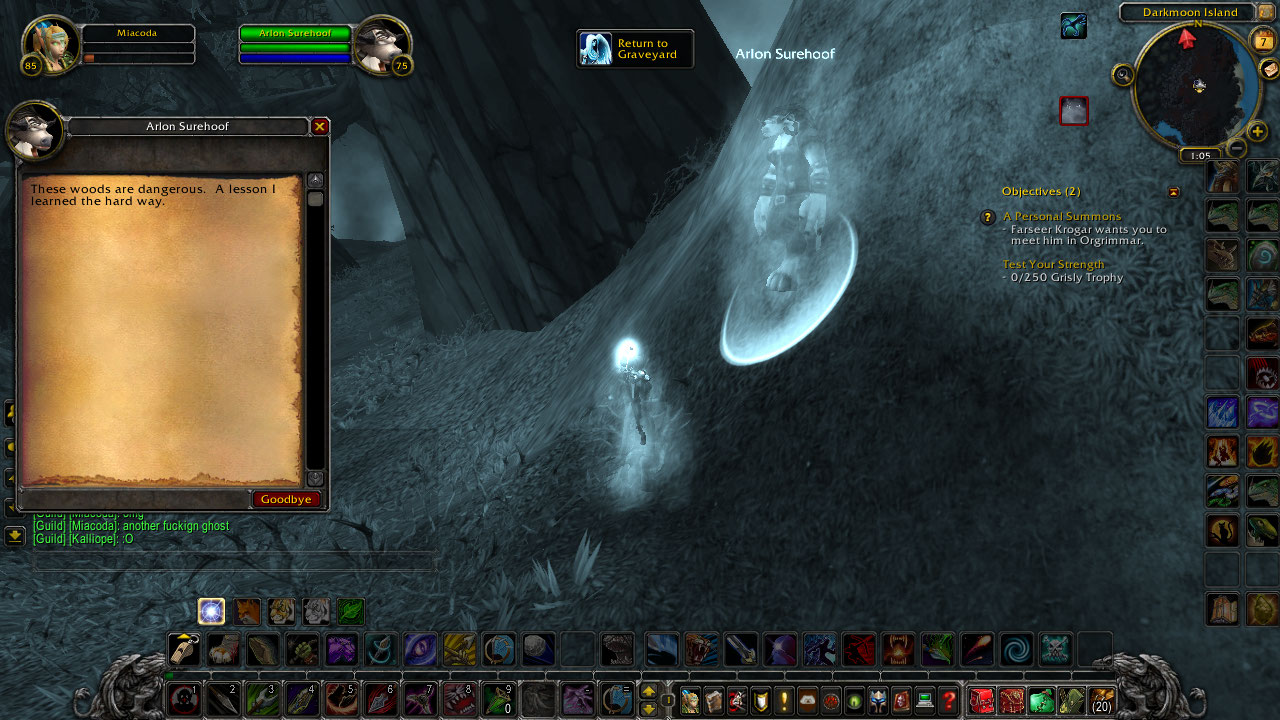Activate the whistle ability icon
Image resolution: width=1280 pixels, height=720 pixels.
point(184,650)
